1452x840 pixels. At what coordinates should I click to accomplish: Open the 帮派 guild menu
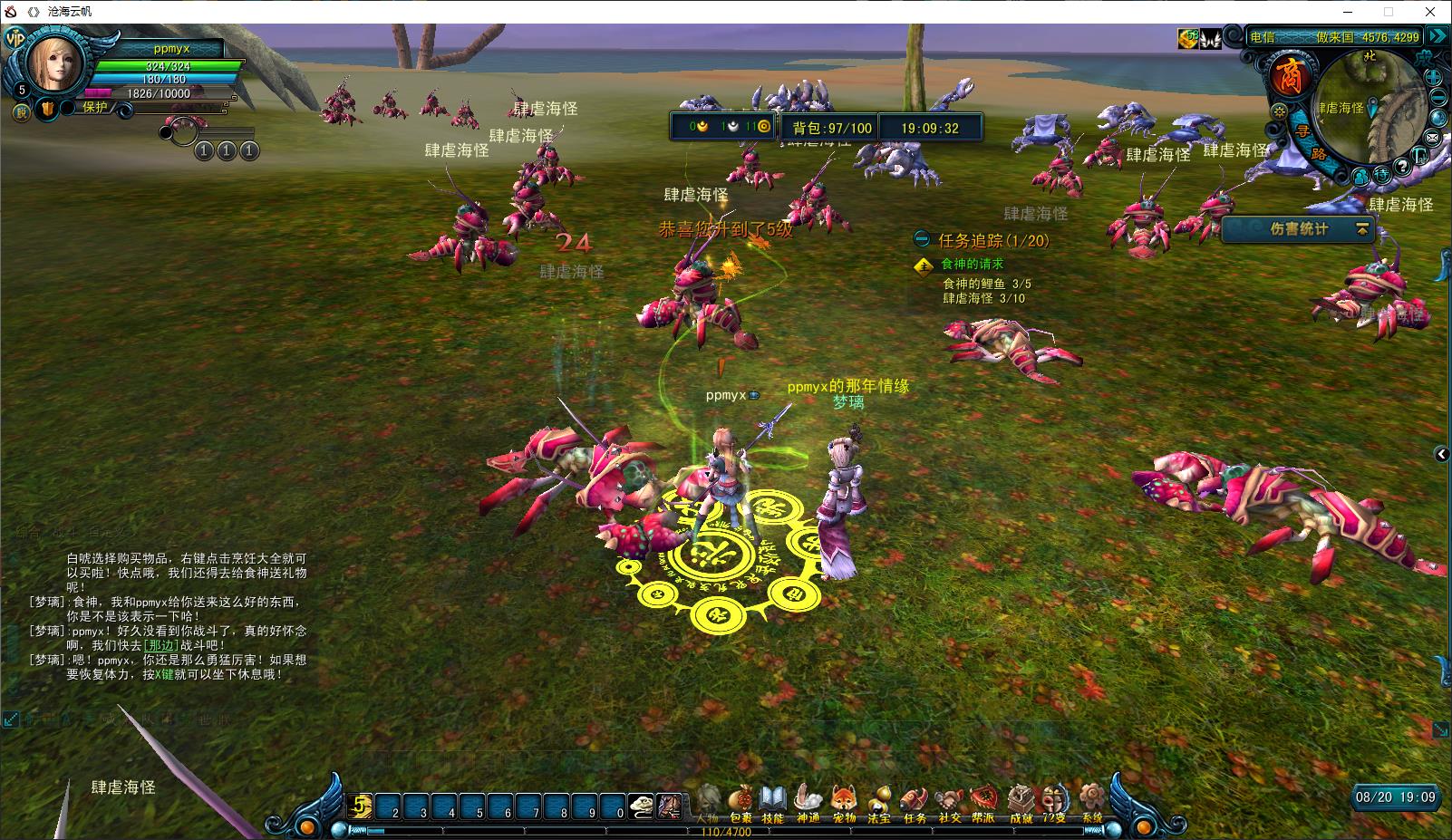[x=983, y=801]
